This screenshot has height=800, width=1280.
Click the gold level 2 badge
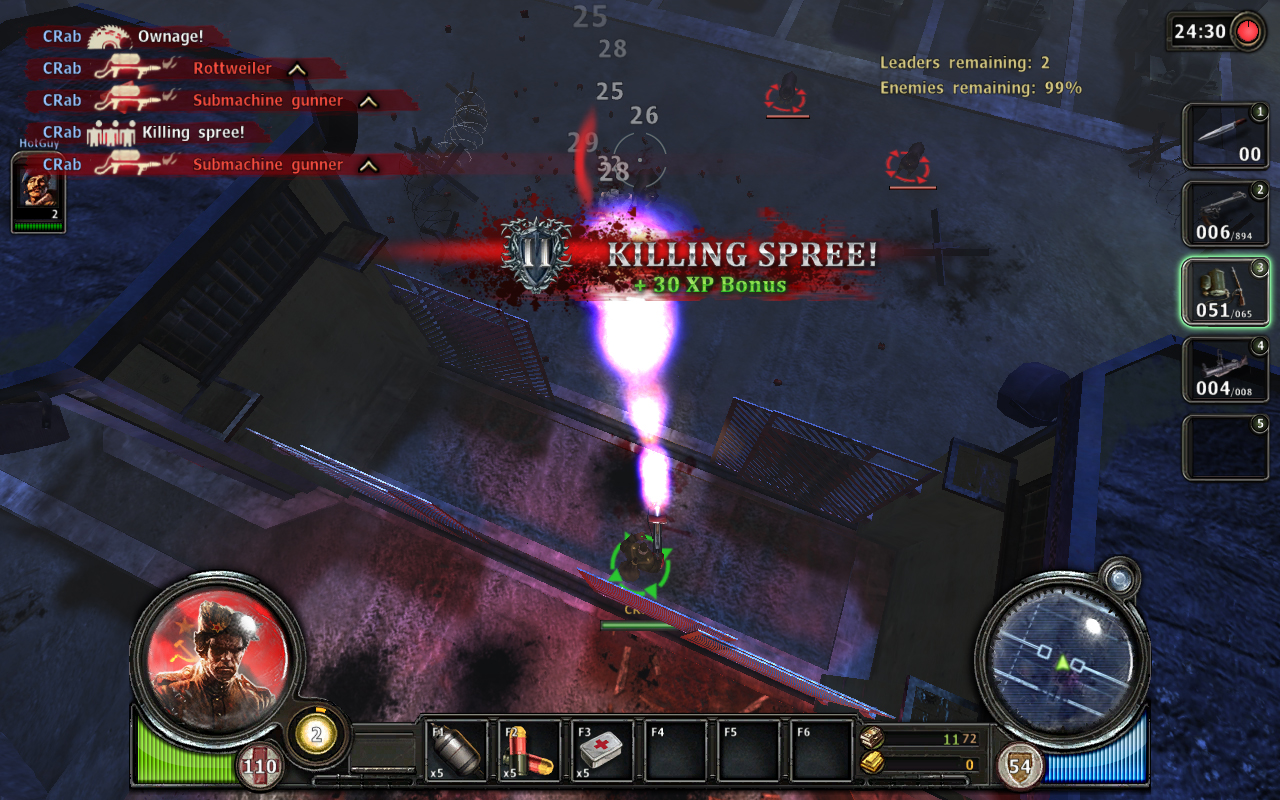pyautogui.click(x=317, y=735)
